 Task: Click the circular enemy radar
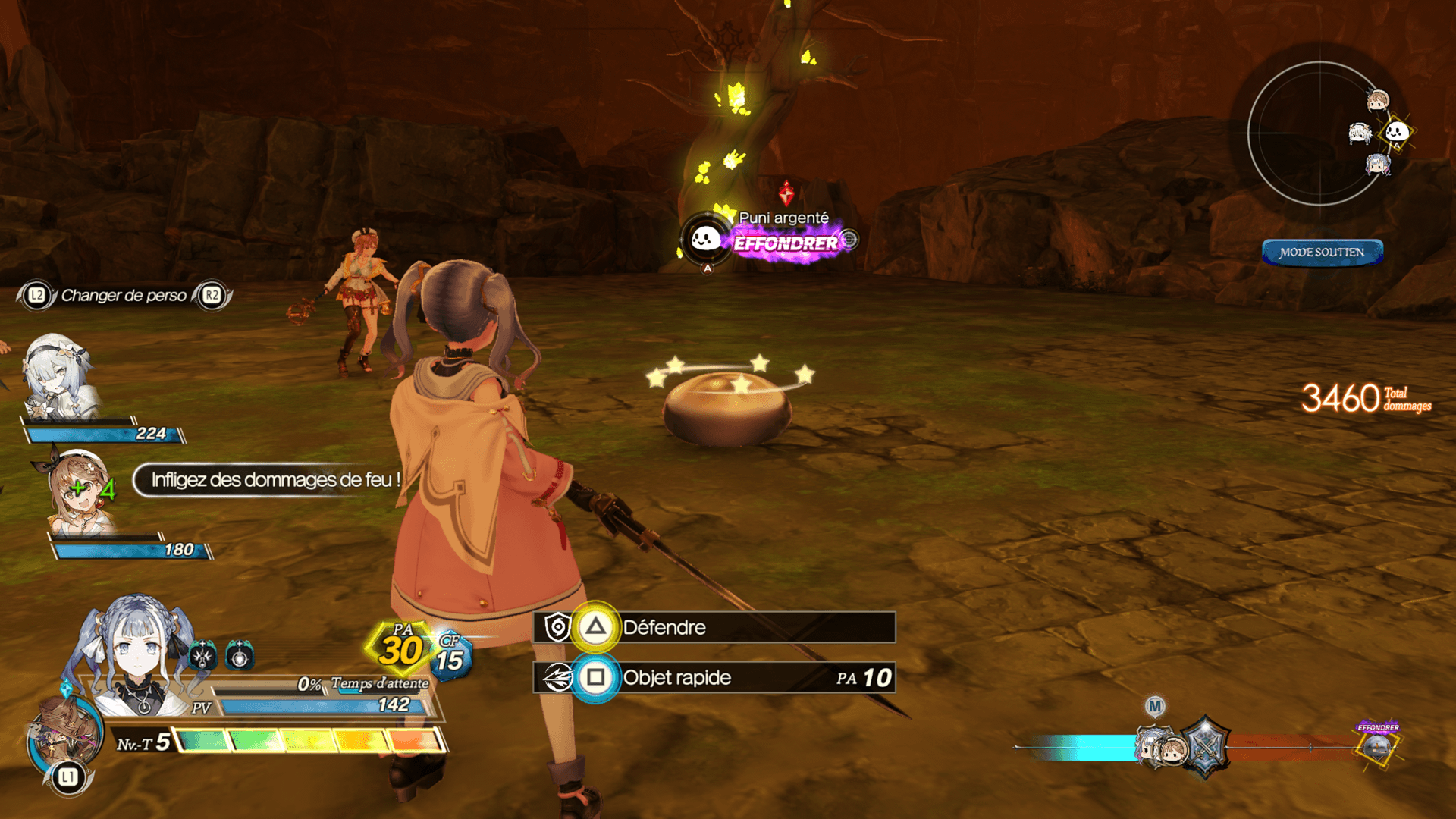(x=1319, y=133)
